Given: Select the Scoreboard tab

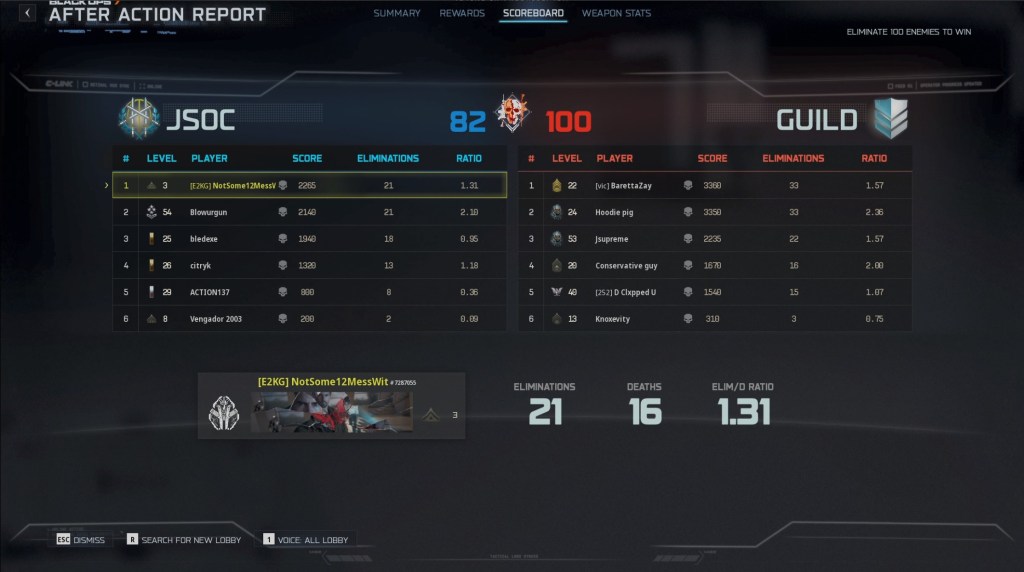Looking at the screenshot, I should point(533,13).
